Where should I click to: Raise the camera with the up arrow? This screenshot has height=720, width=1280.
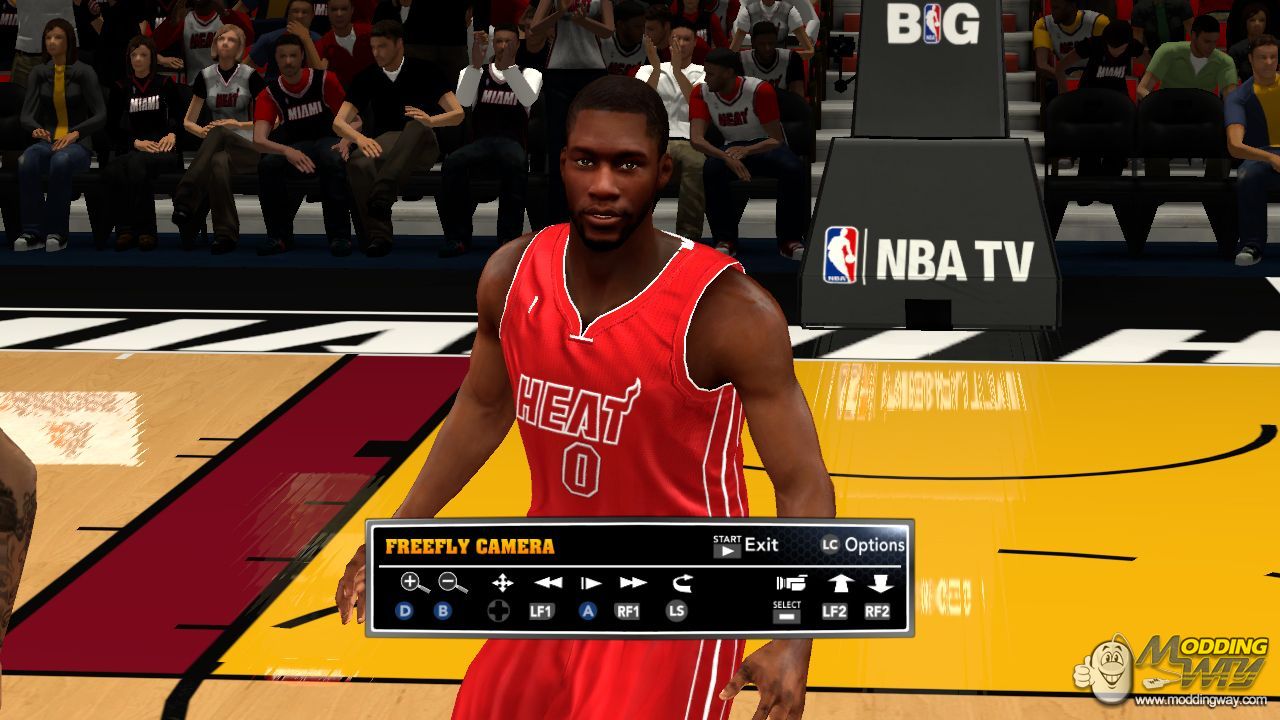tap(837, 582)
